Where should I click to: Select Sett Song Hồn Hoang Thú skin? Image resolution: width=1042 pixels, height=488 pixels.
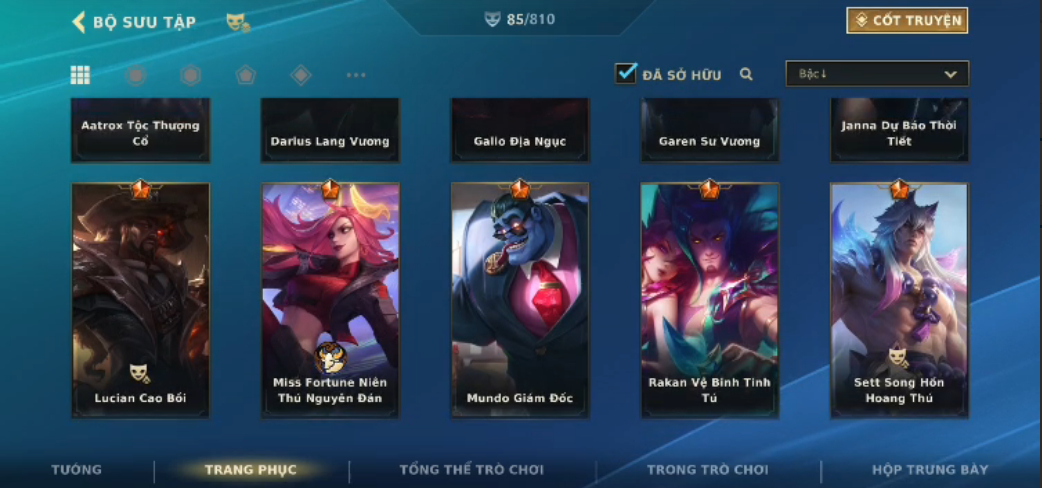[899, 299]
